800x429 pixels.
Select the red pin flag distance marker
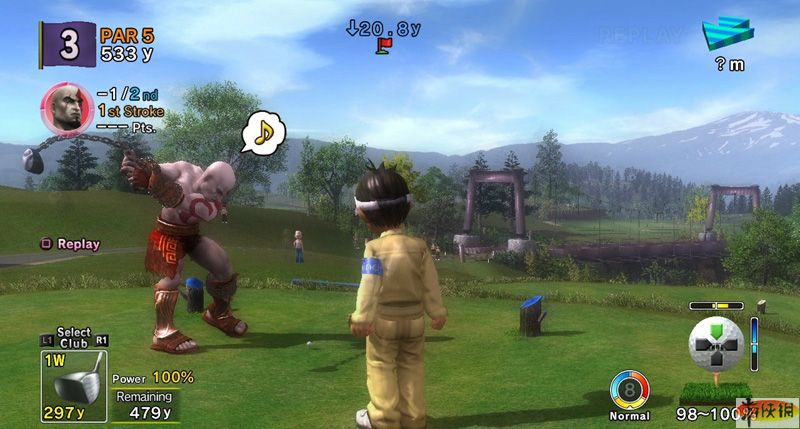pos(383,45)
